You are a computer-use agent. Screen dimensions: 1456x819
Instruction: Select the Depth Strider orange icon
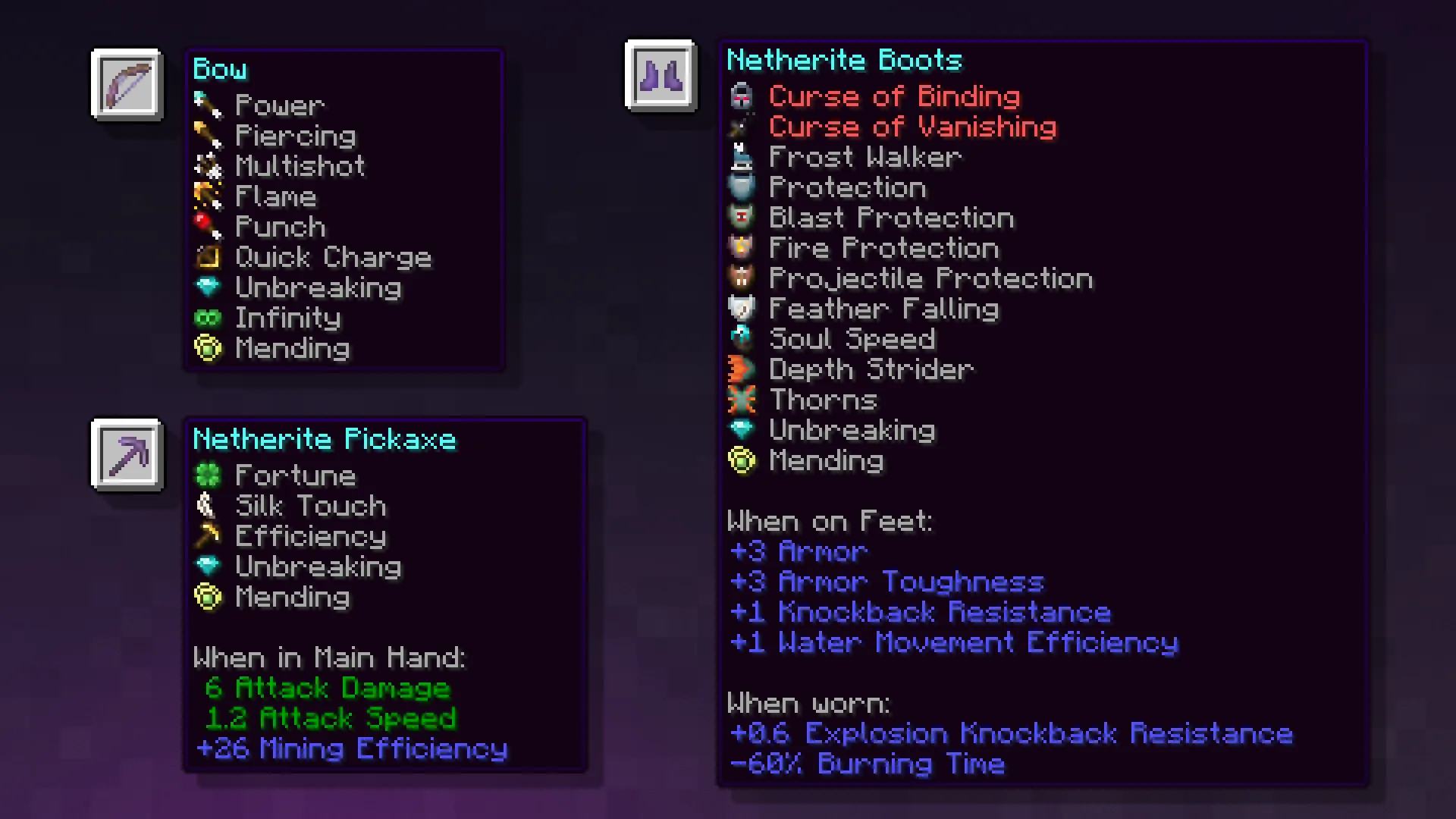click(x=742, y=369)
